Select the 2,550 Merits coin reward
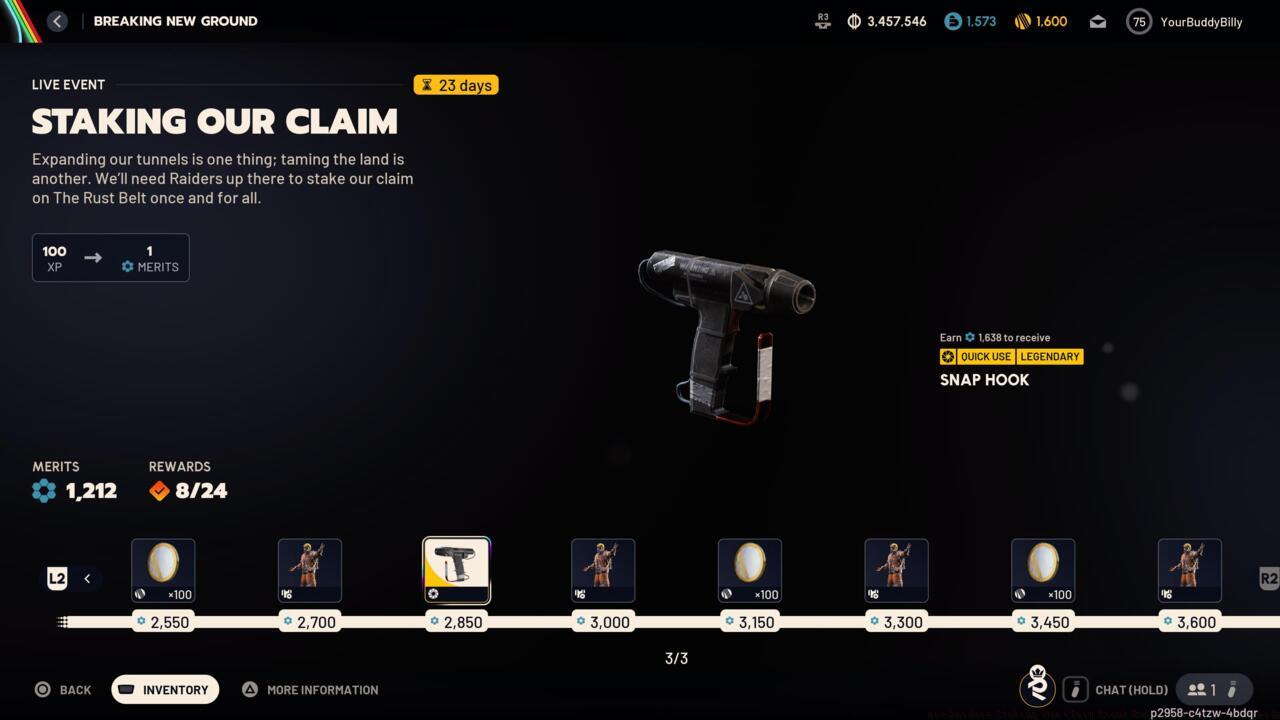This screenshot has height=720, width=1280. [x=163, y=570]
